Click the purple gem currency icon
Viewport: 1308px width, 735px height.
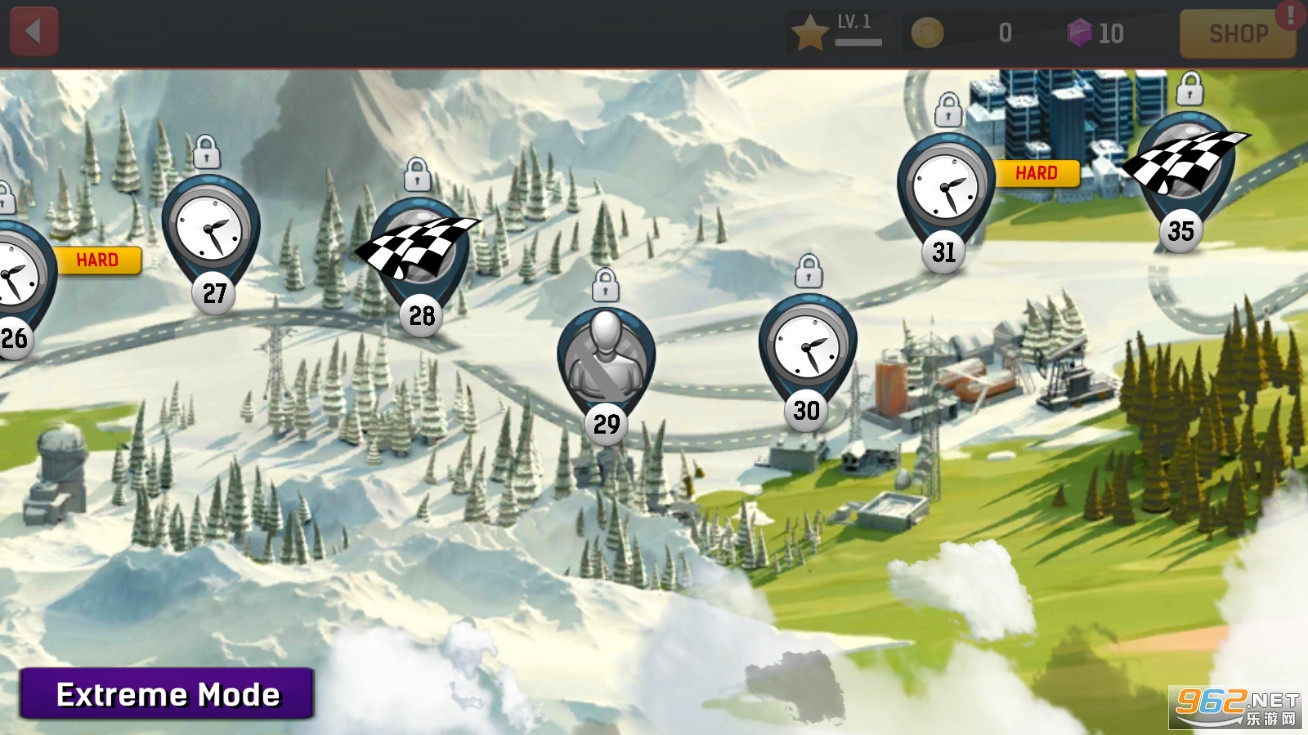pyautogui.click(x=1079, y=34)
